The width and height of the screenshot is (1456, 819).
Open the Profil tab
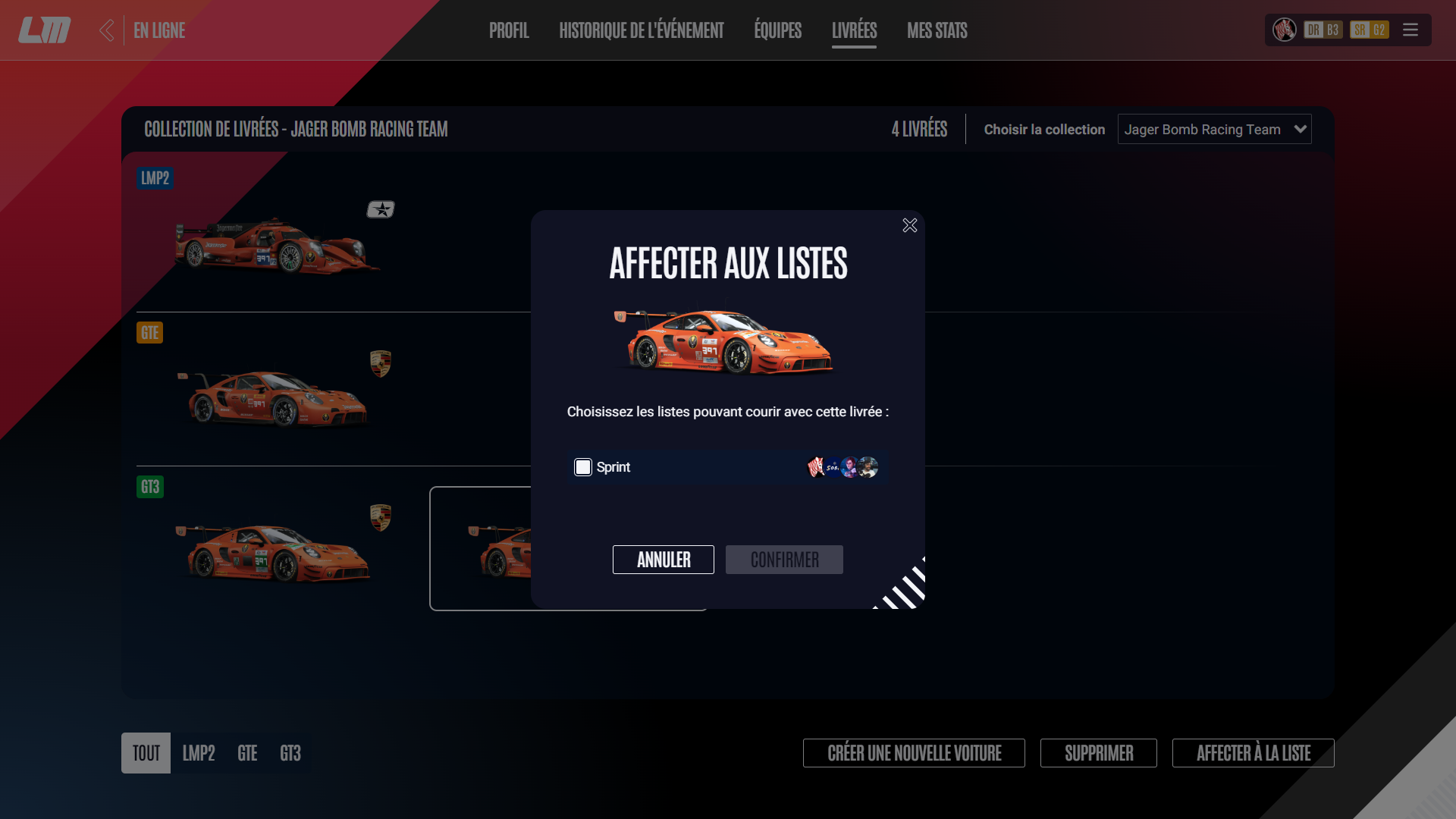coord(509,30)
